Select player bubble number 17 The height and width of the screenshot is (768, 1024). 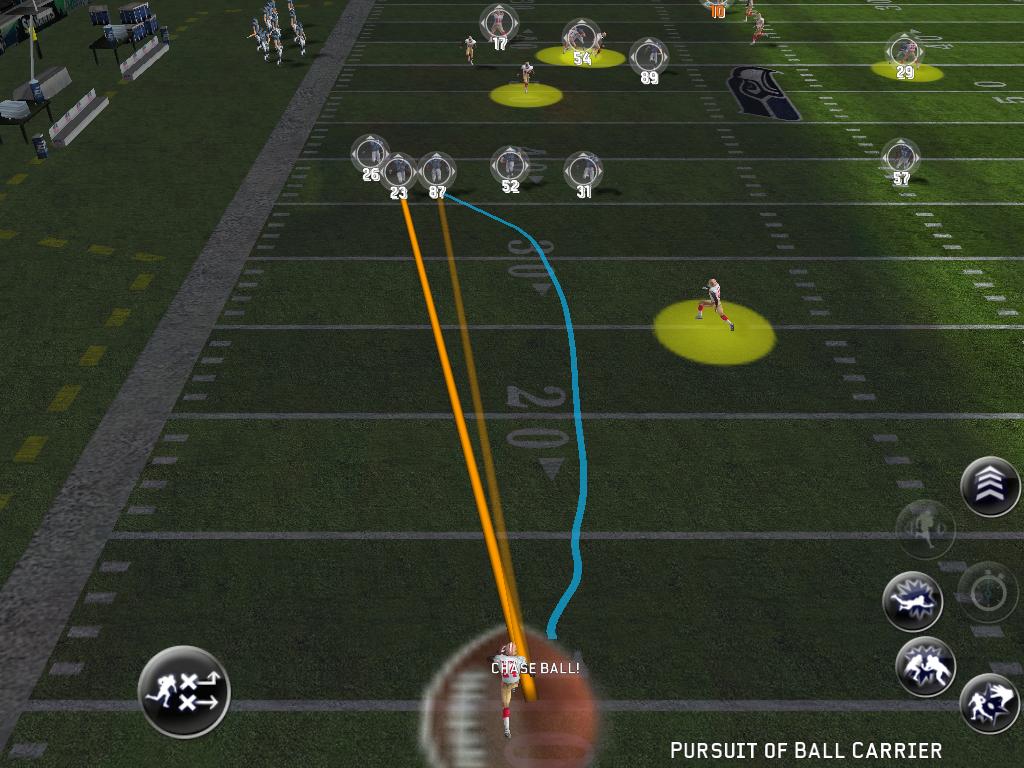tap(498, 23)
